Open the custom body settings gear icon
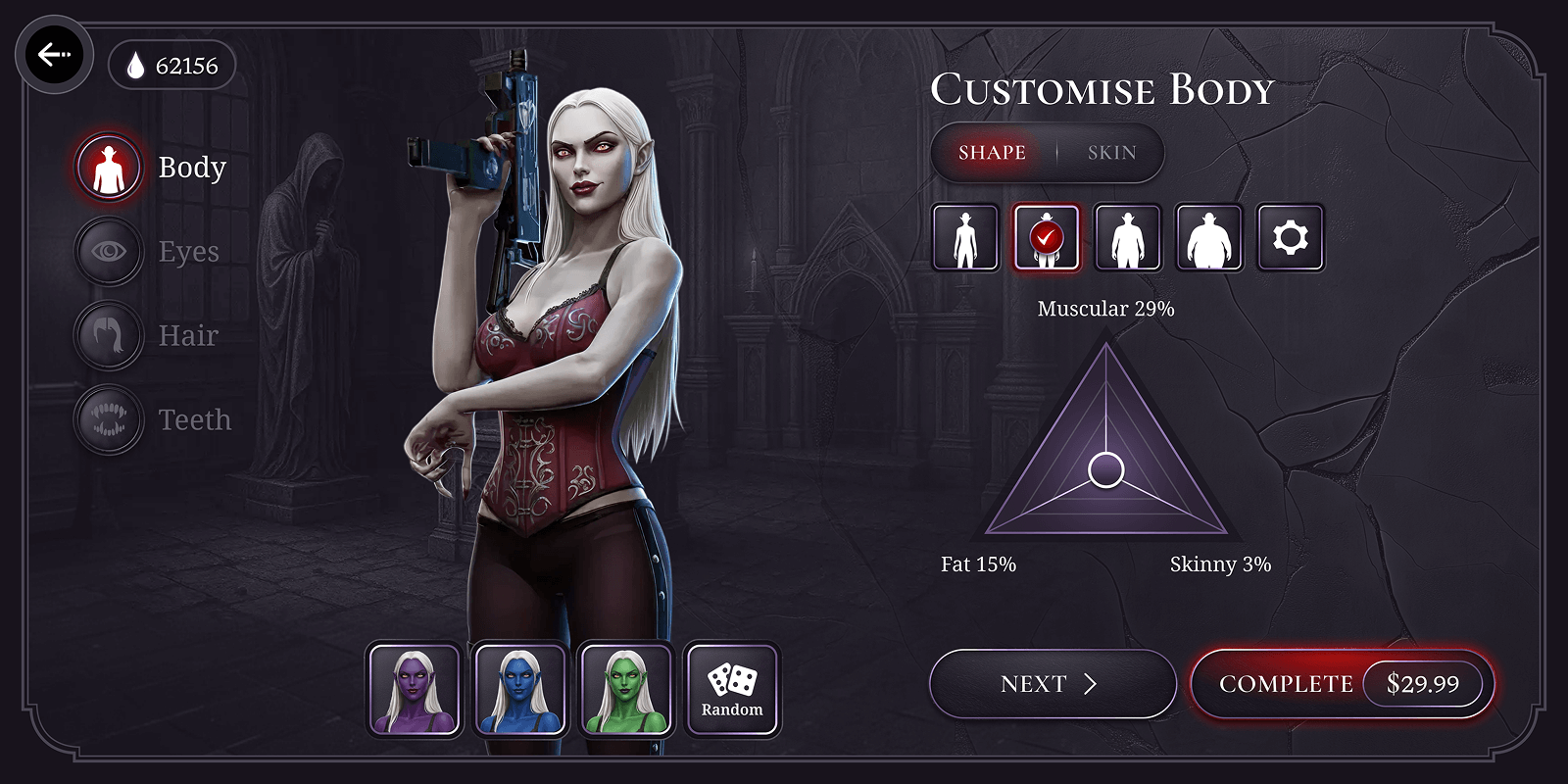Viewport: 1568px width, 784px height. (x=1290, y=237)
